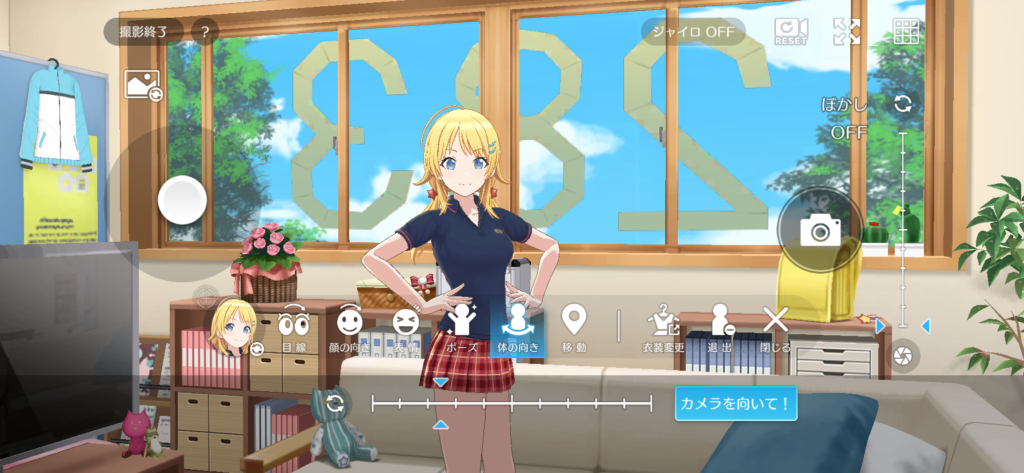The height and width of the screenshot is (473, 1024).
Task: Choose the 移動 move option
Action: point(573,328)
